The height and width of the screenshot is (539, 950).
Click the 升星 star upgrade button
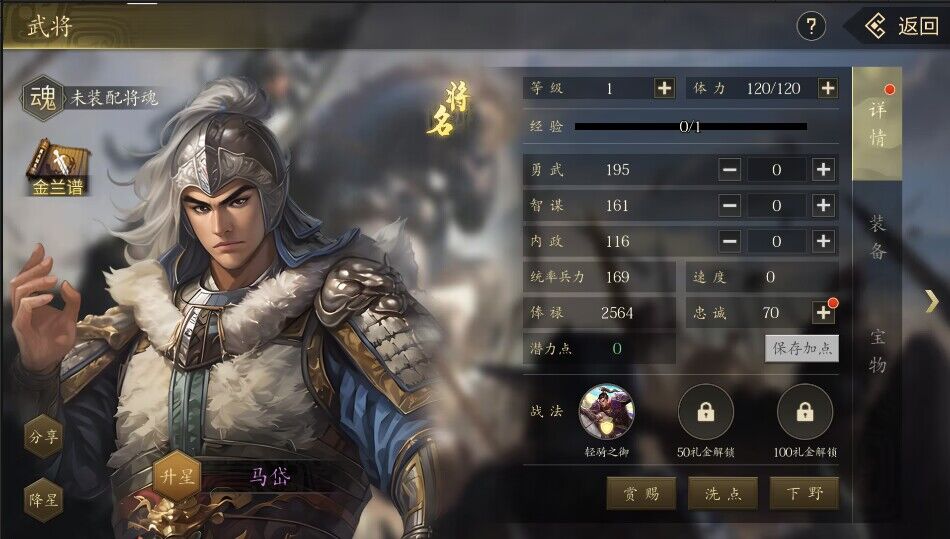point(176,476)
